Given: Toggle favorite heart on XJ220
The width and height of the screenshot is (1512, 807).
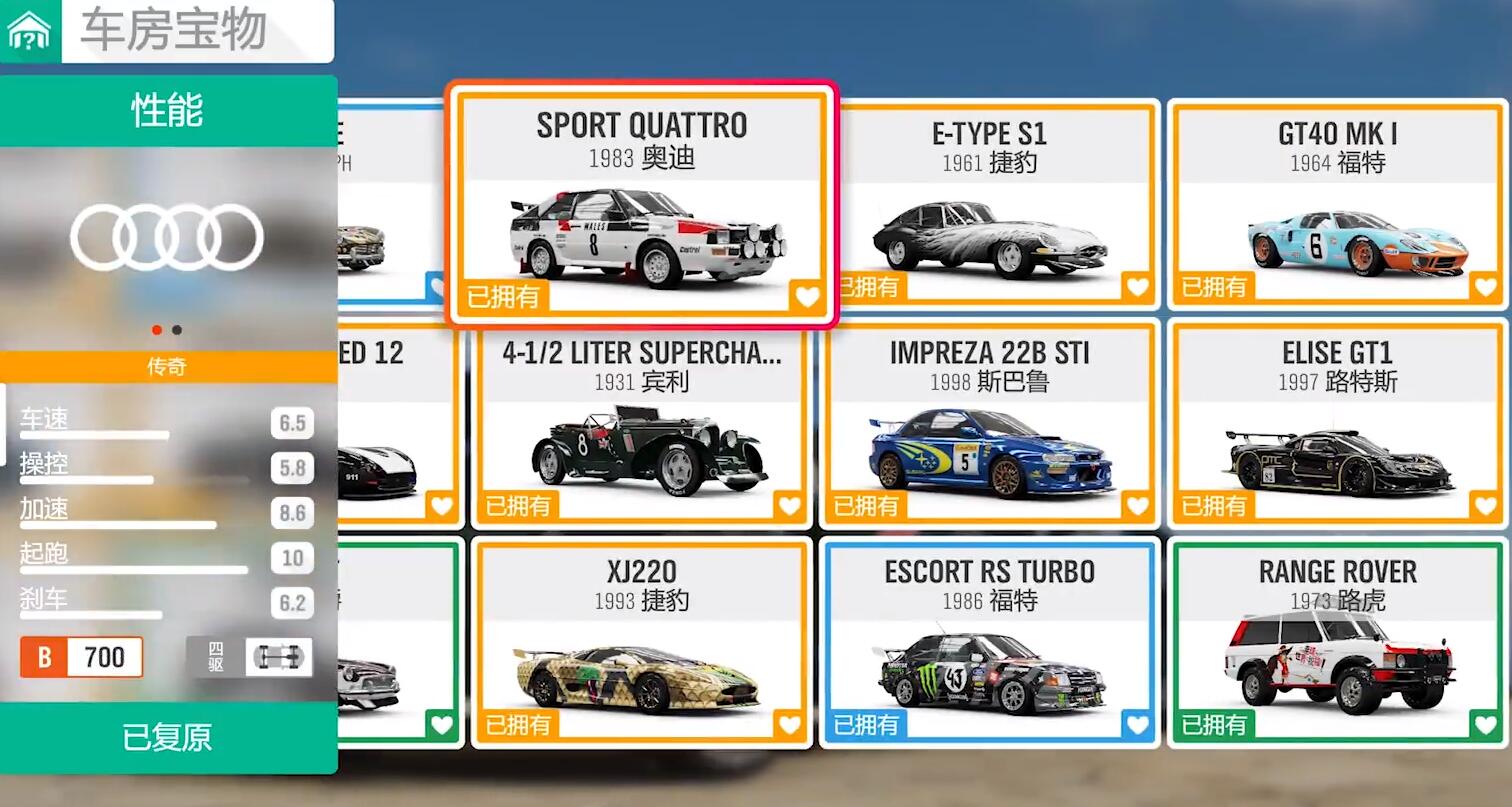Looking at the screenshot, I should [789, 725].
